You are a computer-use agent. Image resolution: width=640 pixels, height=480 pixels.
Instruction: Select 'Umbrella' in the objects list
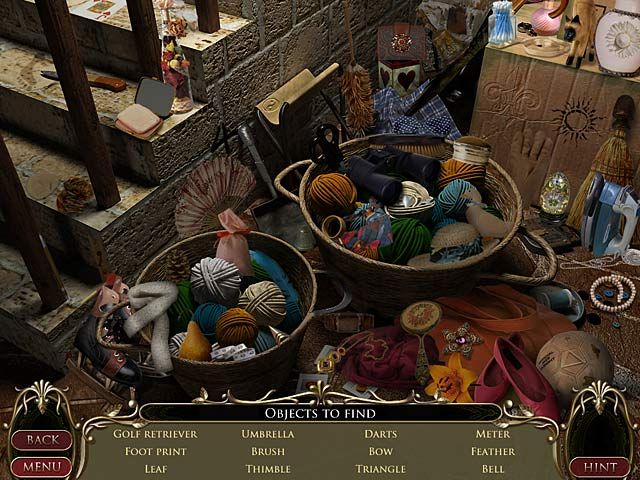point(268,434)
